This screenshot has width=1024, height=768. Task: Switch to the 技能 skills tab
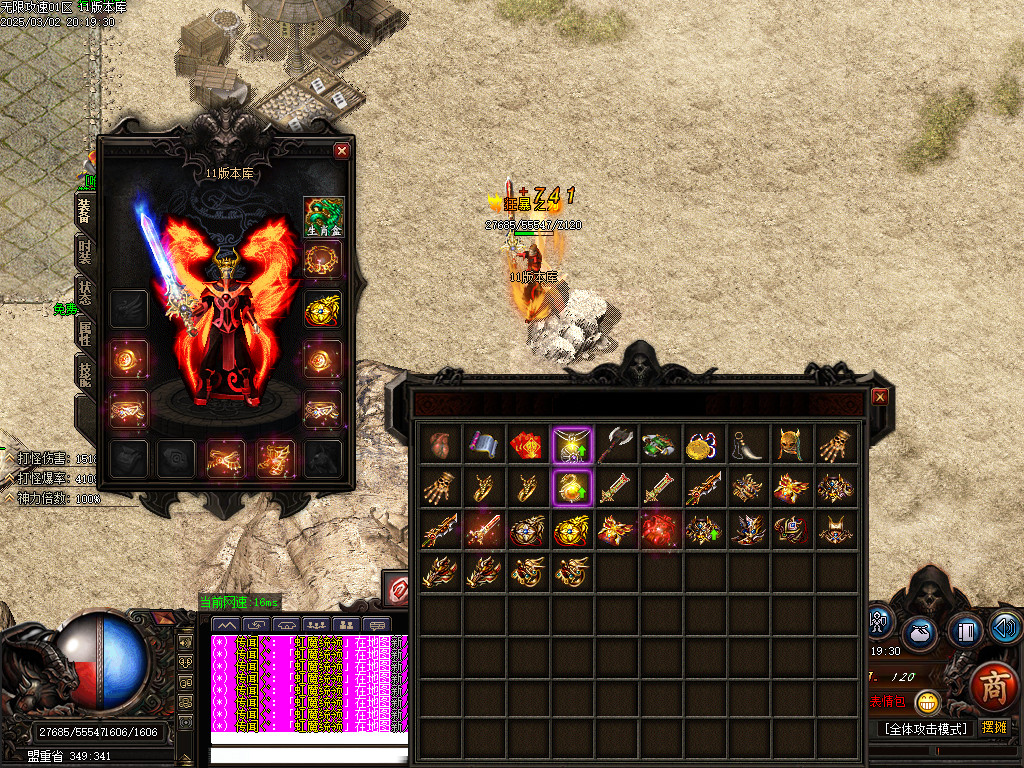coord(86,376)
